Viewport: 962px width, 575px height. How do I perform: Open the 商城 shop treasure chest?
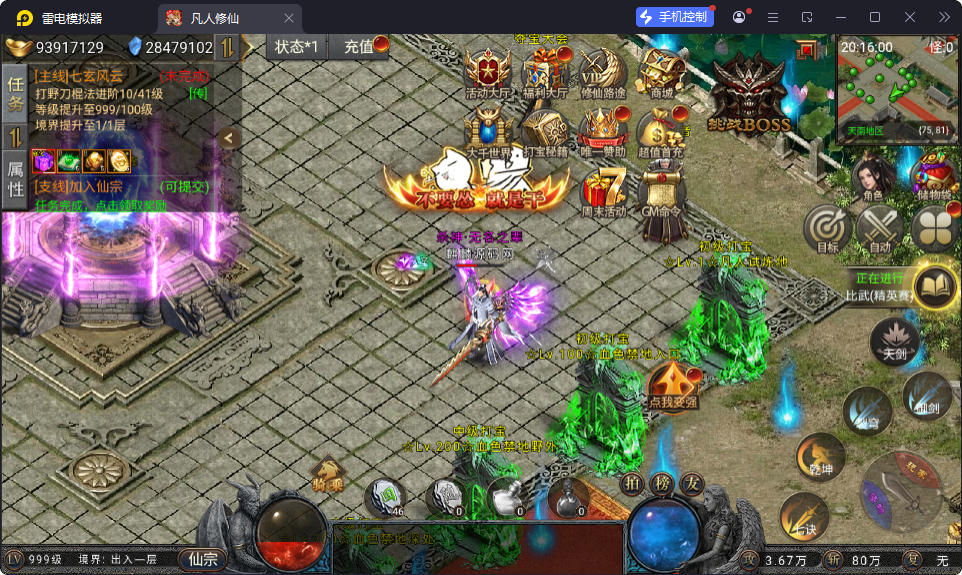(x=661, y=71)
